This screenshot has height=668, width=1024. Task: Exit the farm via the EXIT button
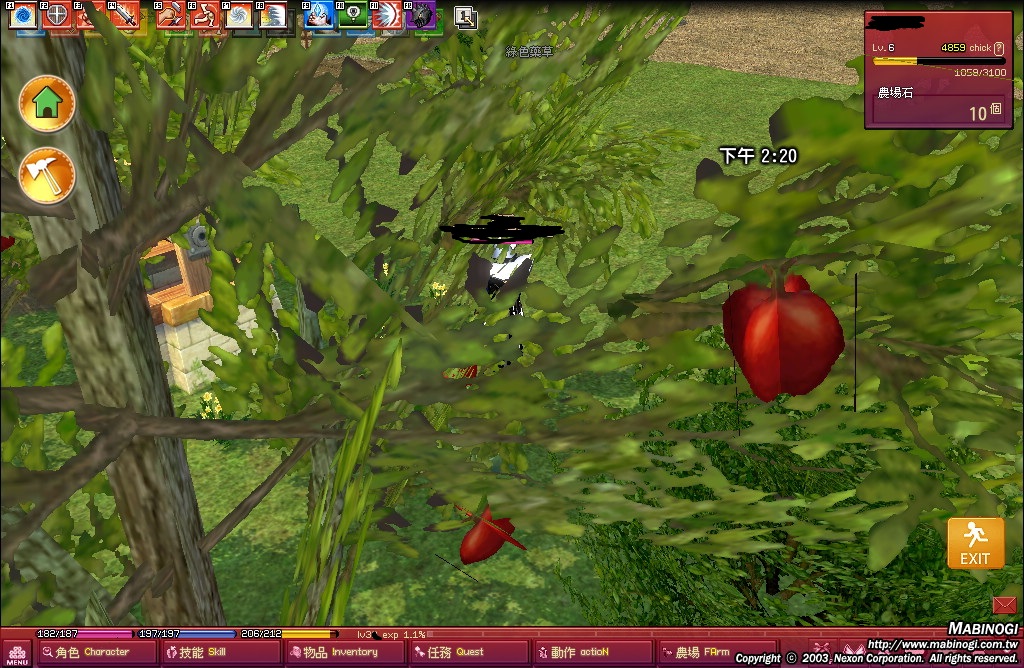975,544
